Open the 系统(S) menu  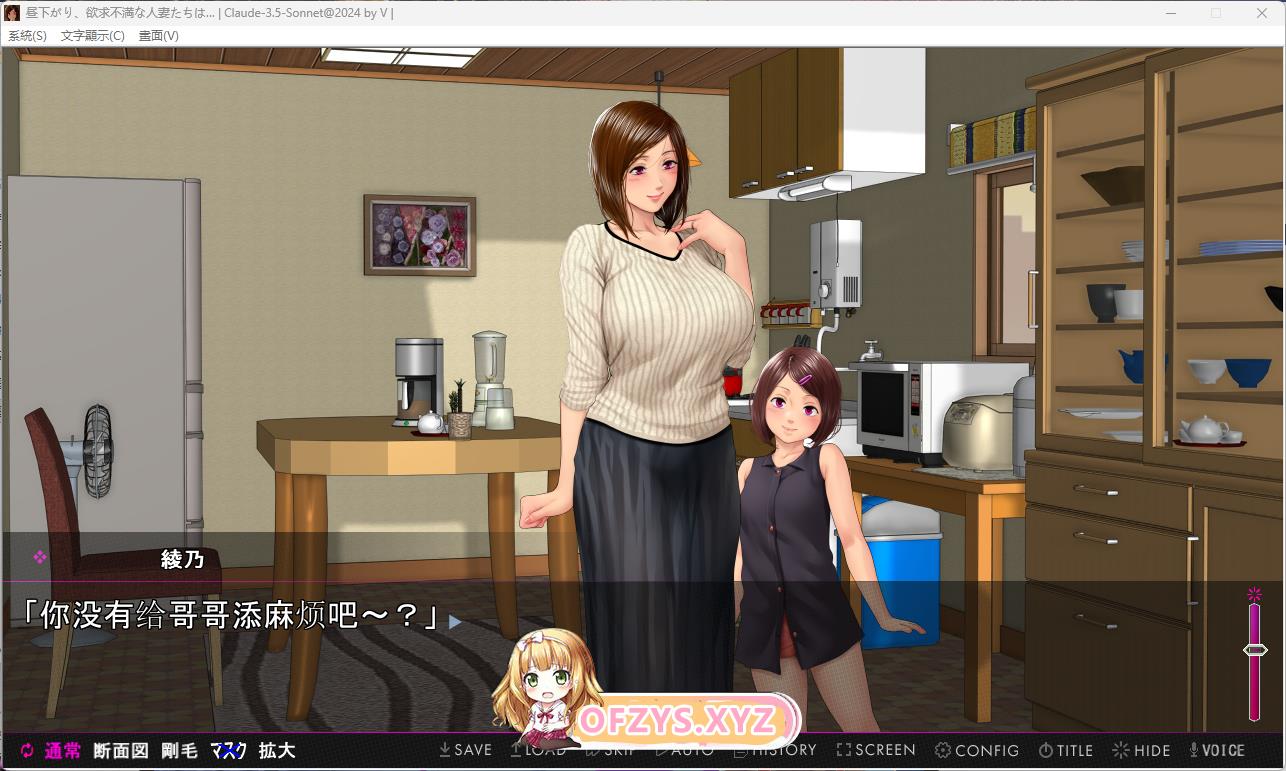(27, 36)
